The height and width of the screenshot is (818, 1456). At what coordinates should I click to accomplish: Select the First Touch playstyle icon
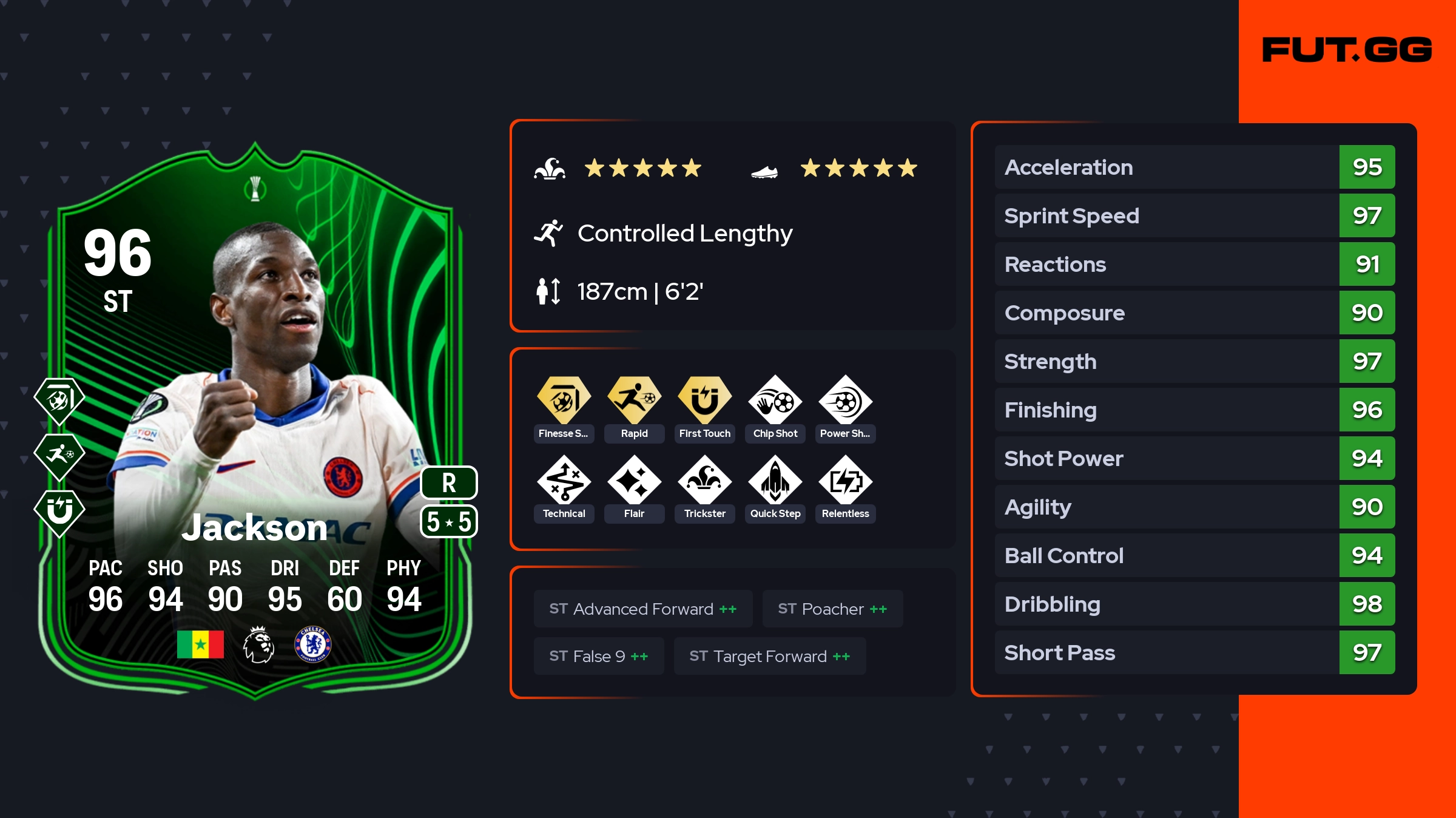coord(704,401)
